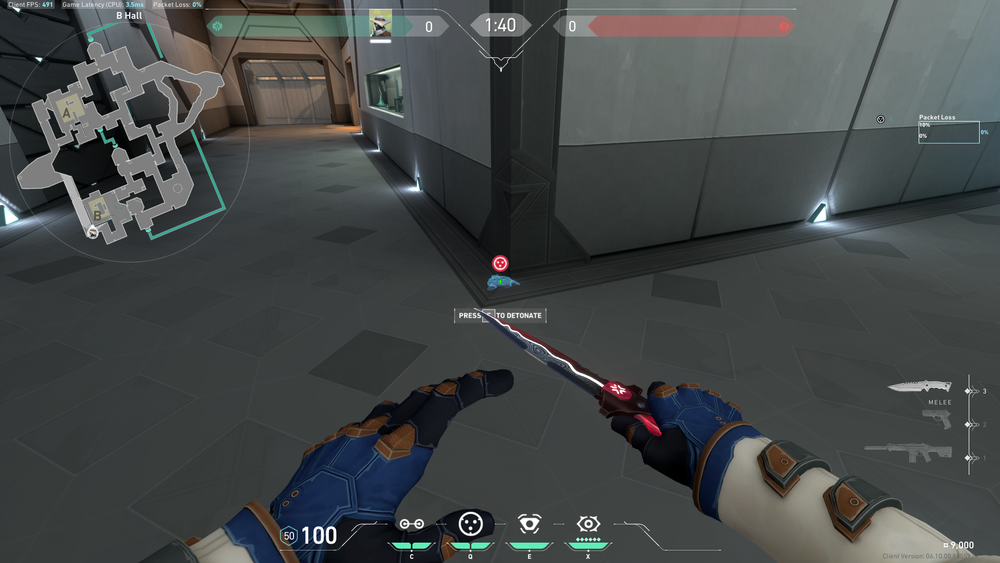Select the Cyber Cage ability icon

(x=470, y=523)
